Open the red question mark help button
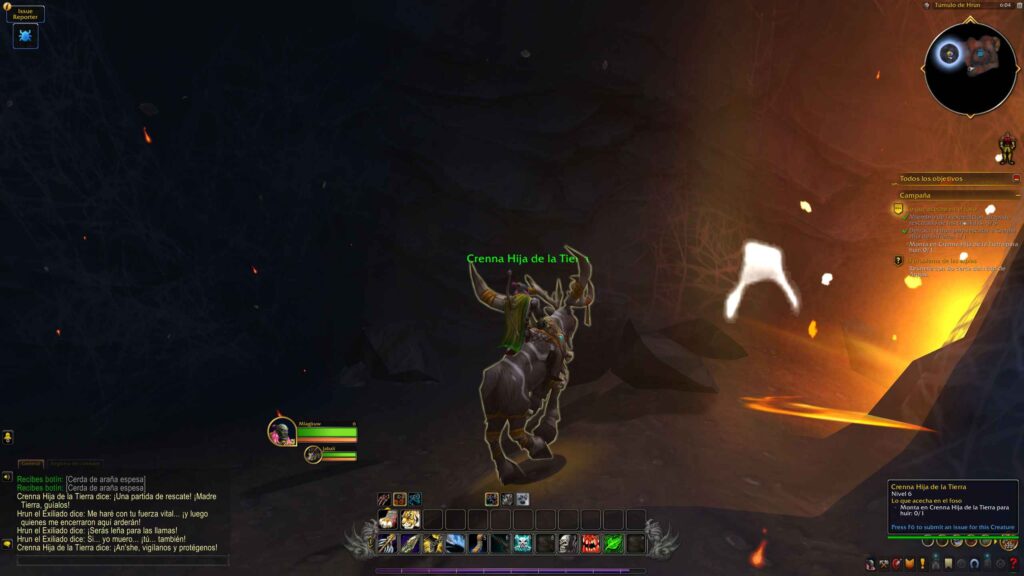The height and width of the screenshot is (576, 1024). point(1013,564)
